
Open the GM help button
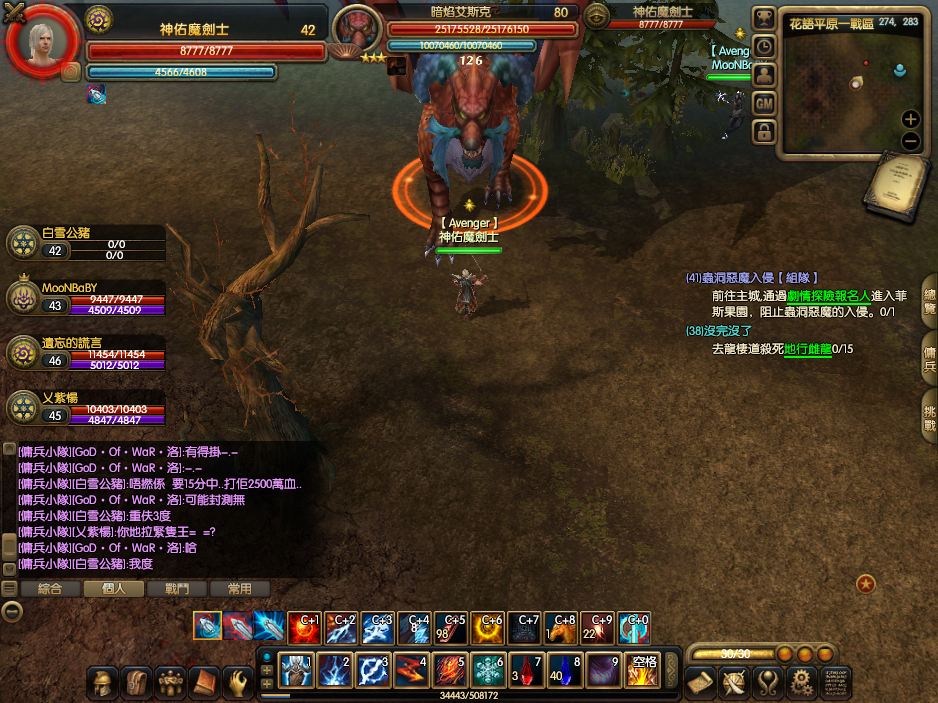pos(763,103)
